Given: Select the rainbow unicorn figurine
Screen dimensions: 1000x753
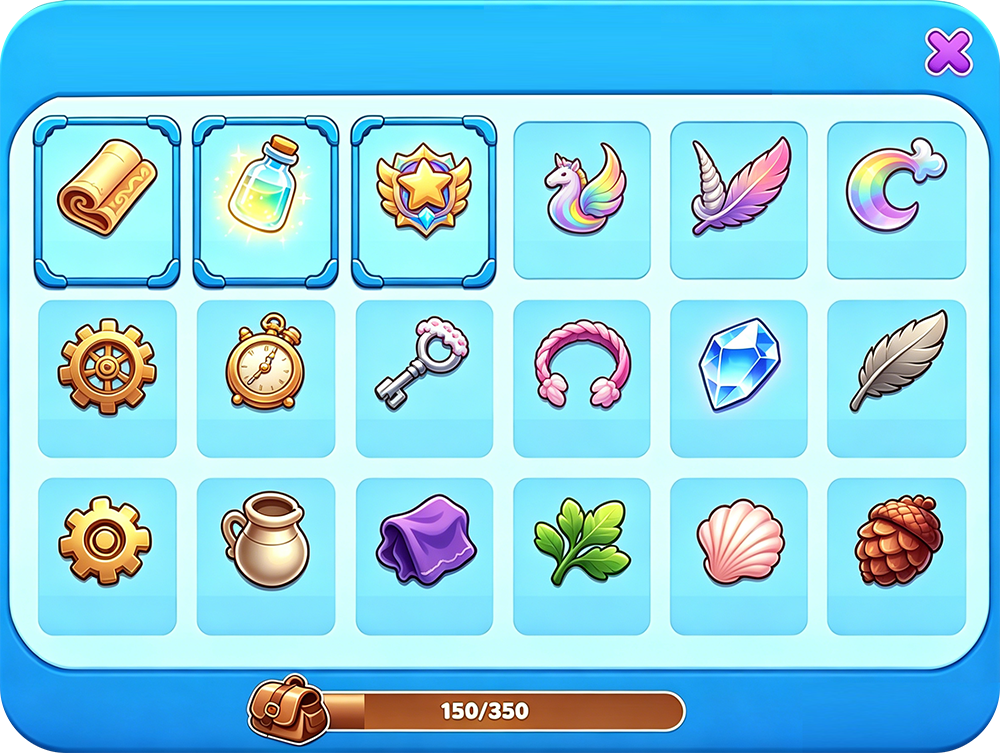Looking at the screenshot, I should click(x=582, y=199).
